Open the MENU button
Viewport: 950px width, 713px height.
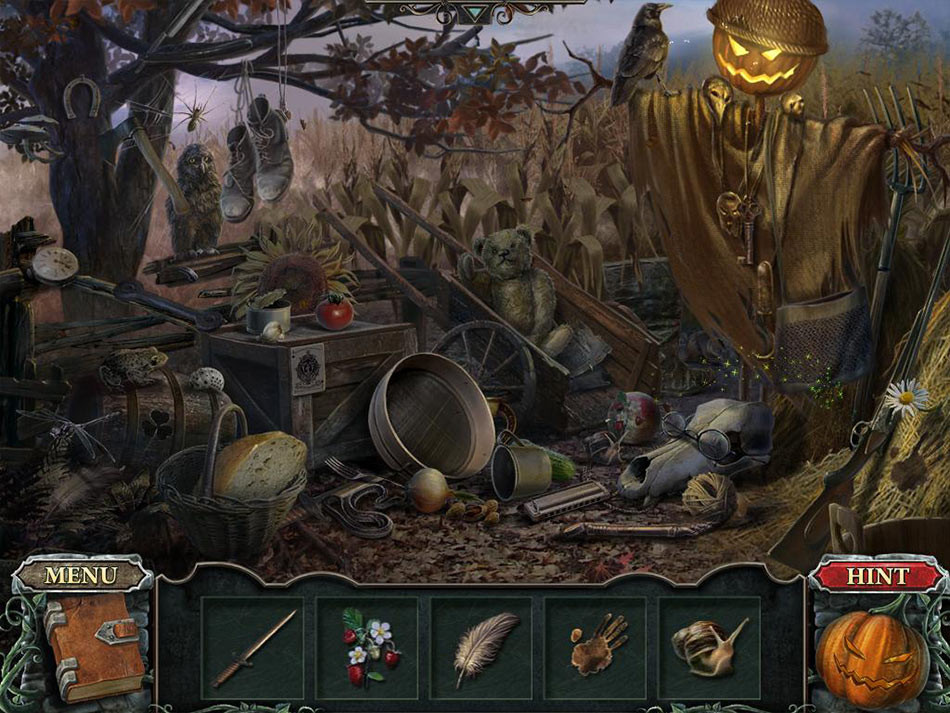pyautogui.click(x=81, y=575)
